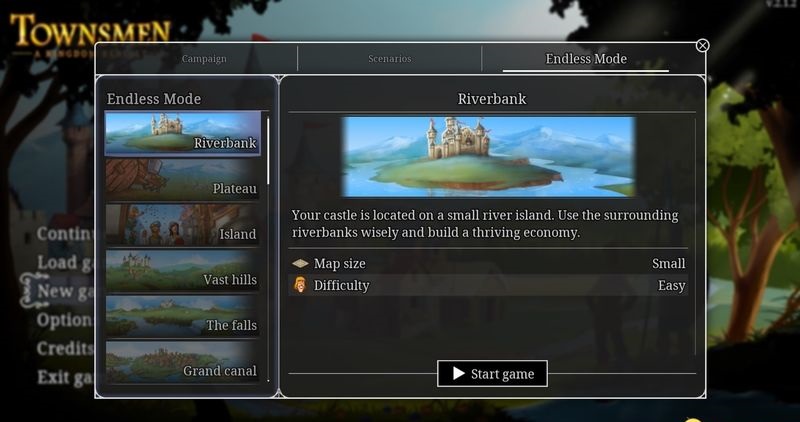The height and width of the screenshot is (422, 800).
Task: Select the Endless Mode tab
Action: [586, 59]
